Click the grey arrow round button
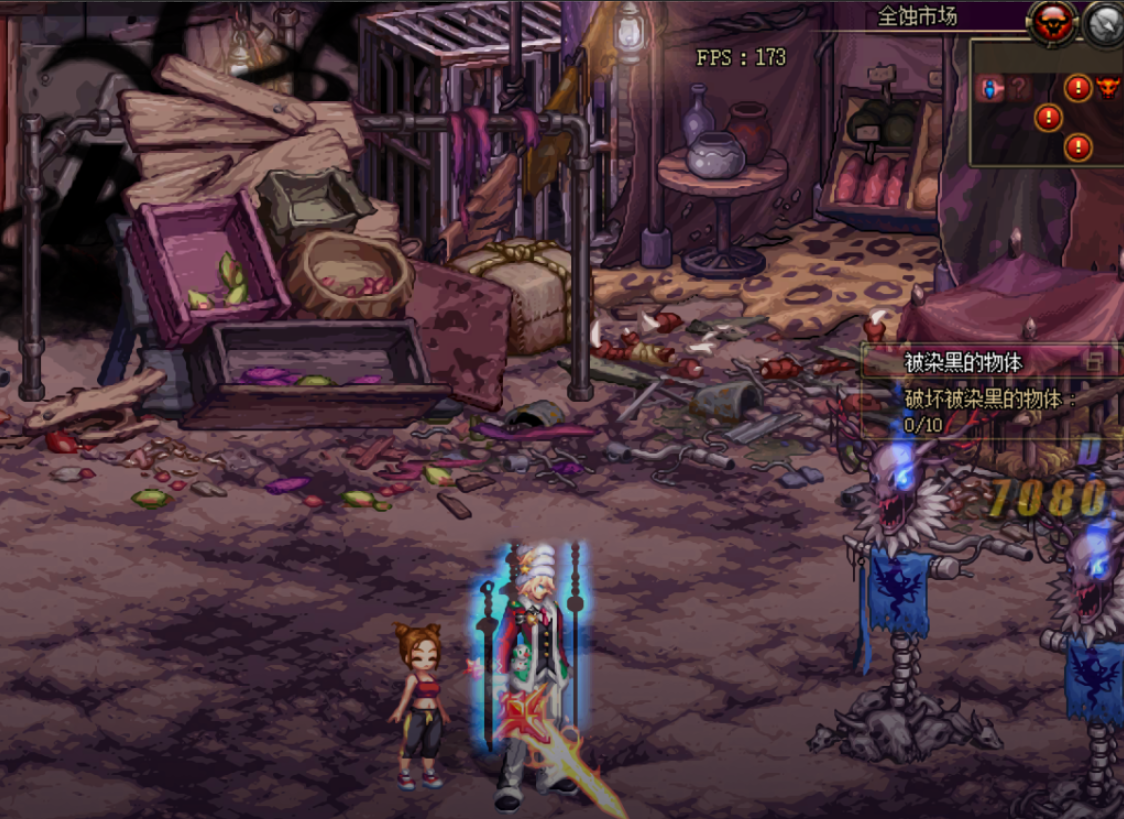This screenshot has height=819, width=1124. coord(1104,22)
